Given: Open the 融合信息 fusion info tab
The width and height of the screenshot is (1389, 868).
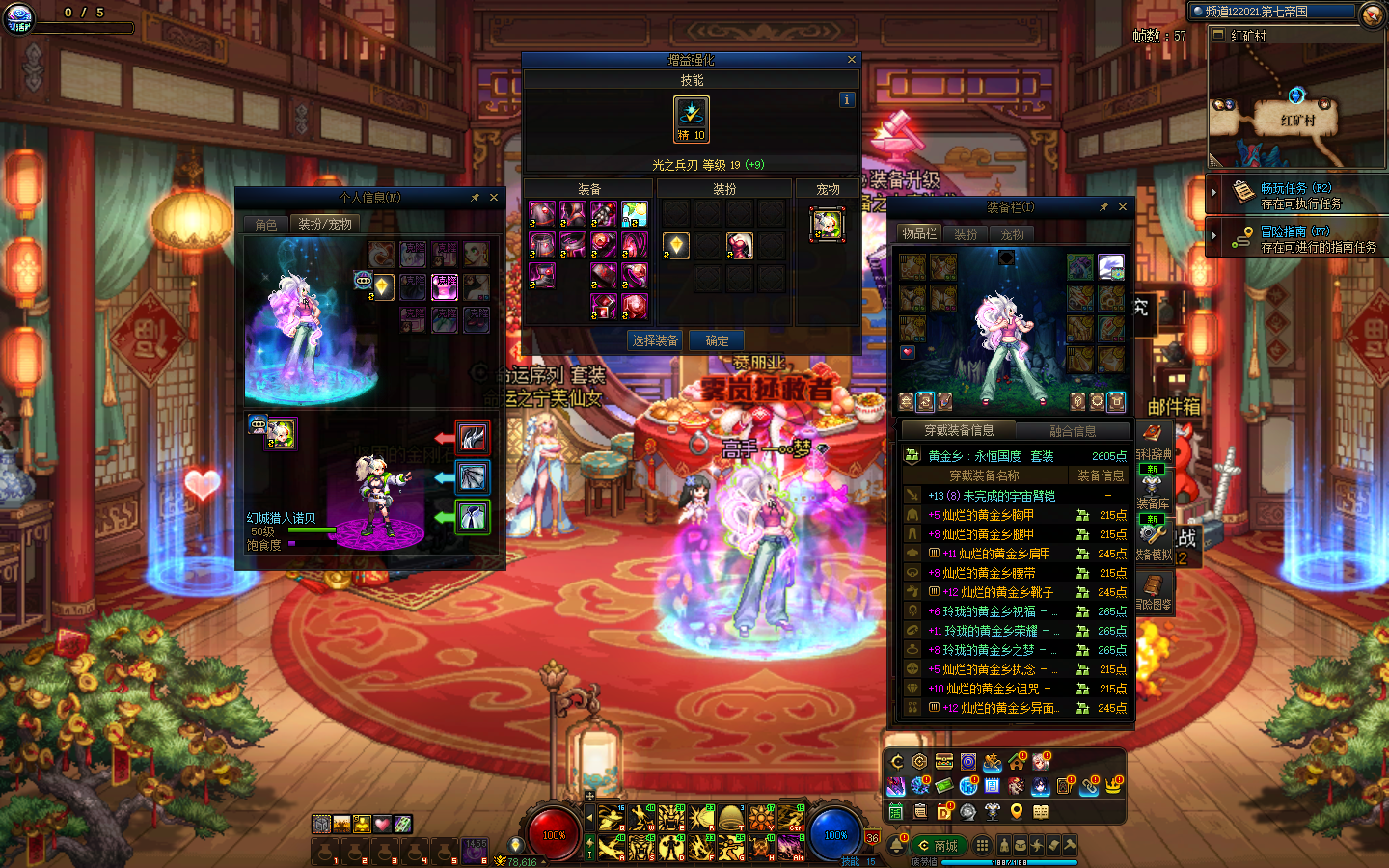Looking at the screenshot, I should click(1073, 431).
